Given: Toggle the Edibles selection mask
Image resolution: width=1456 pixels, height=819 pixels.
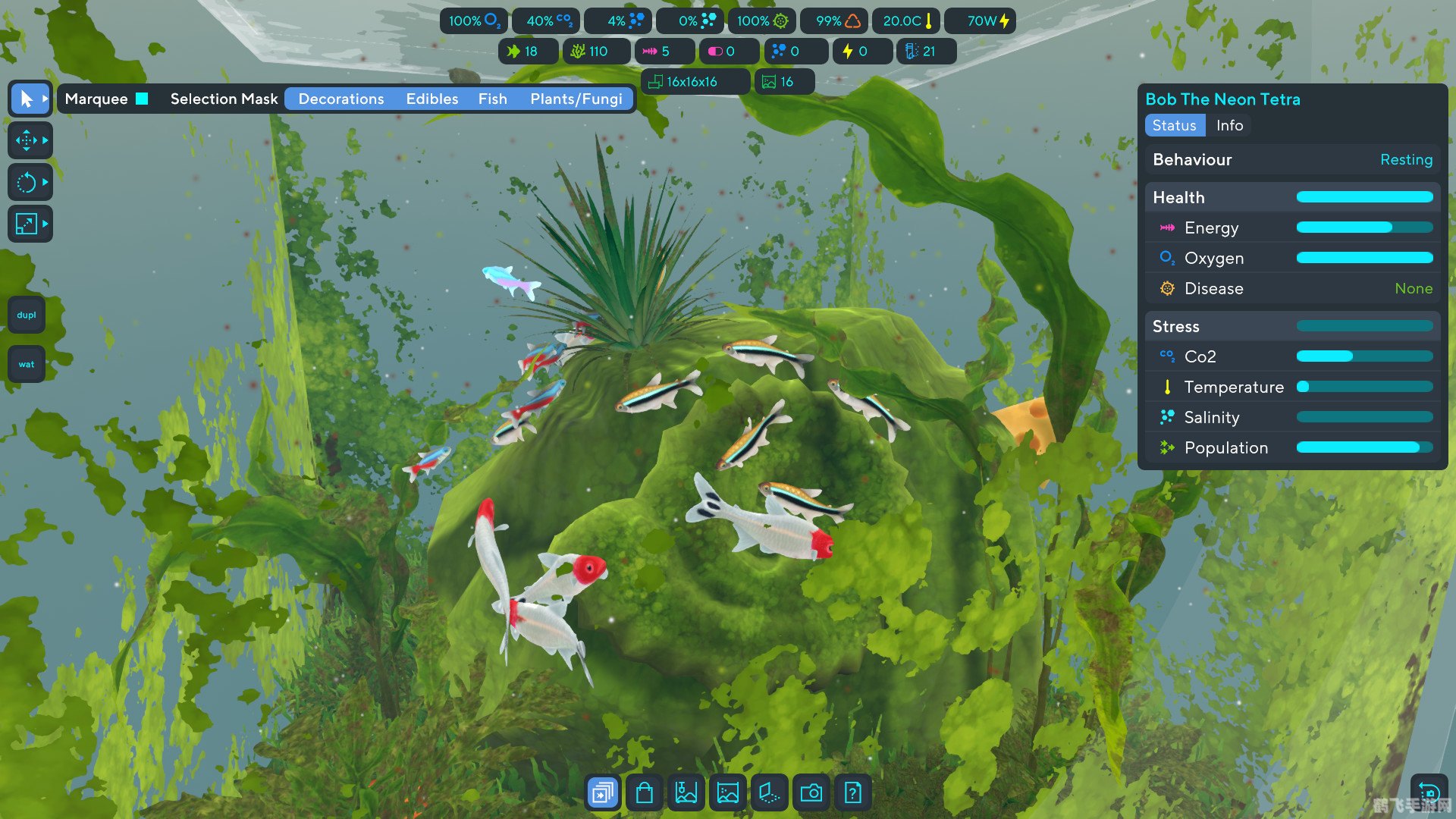Looking at the screenshot, I should (432, 99).
